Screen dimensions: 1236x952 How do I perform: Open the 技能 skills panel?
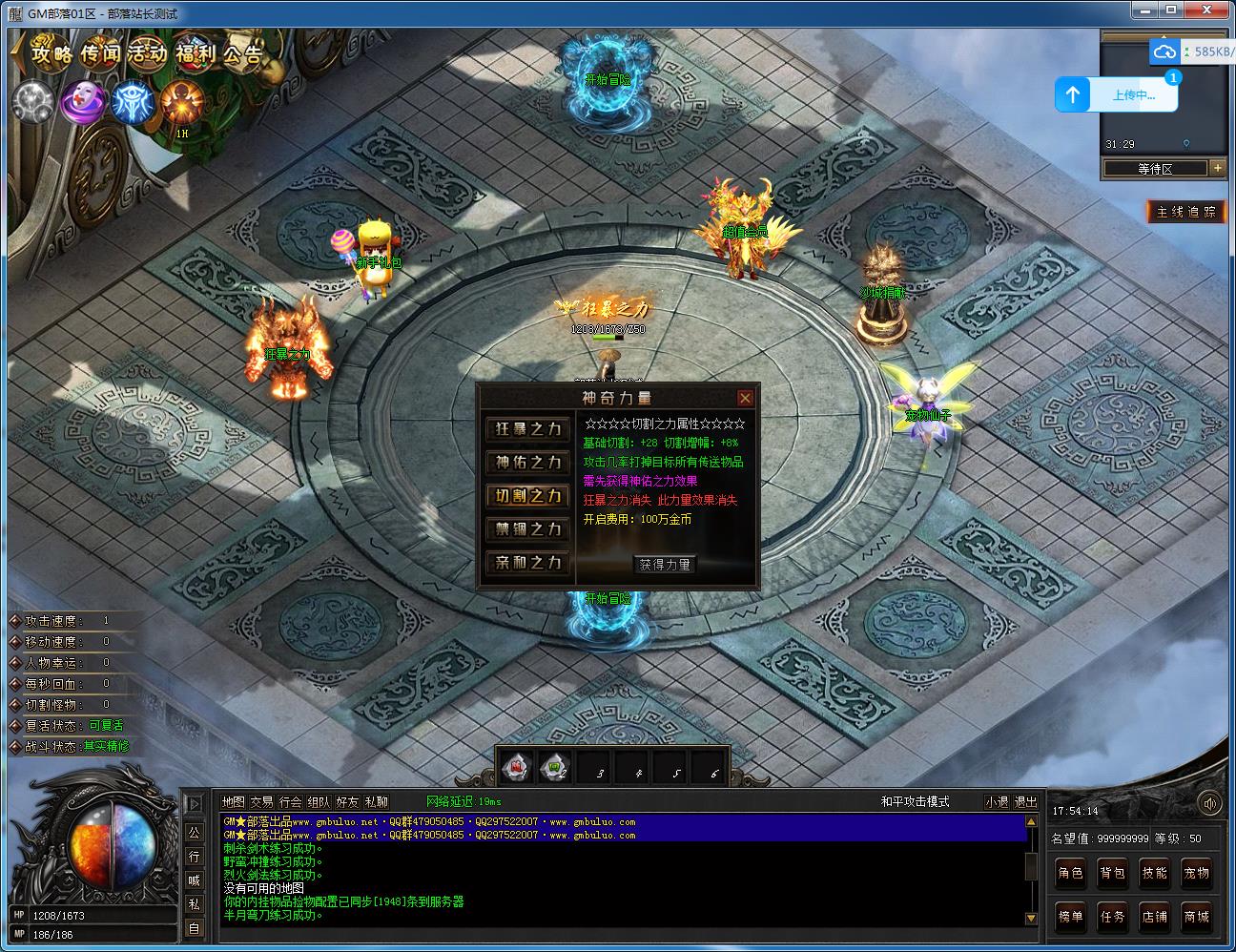point(1155,873)
